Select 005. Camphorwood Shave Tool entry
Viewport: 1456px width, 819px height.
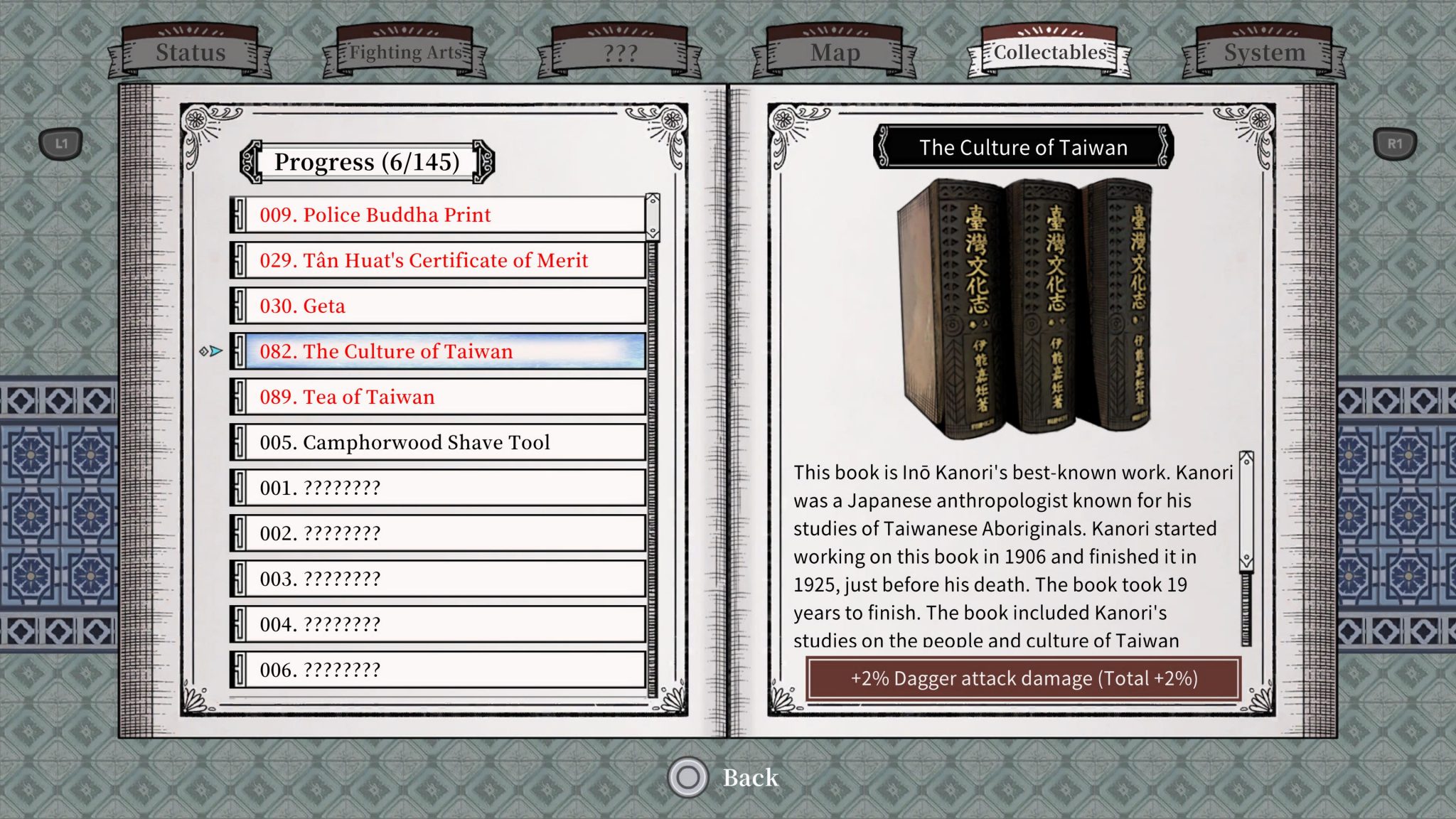click(438, 442)
